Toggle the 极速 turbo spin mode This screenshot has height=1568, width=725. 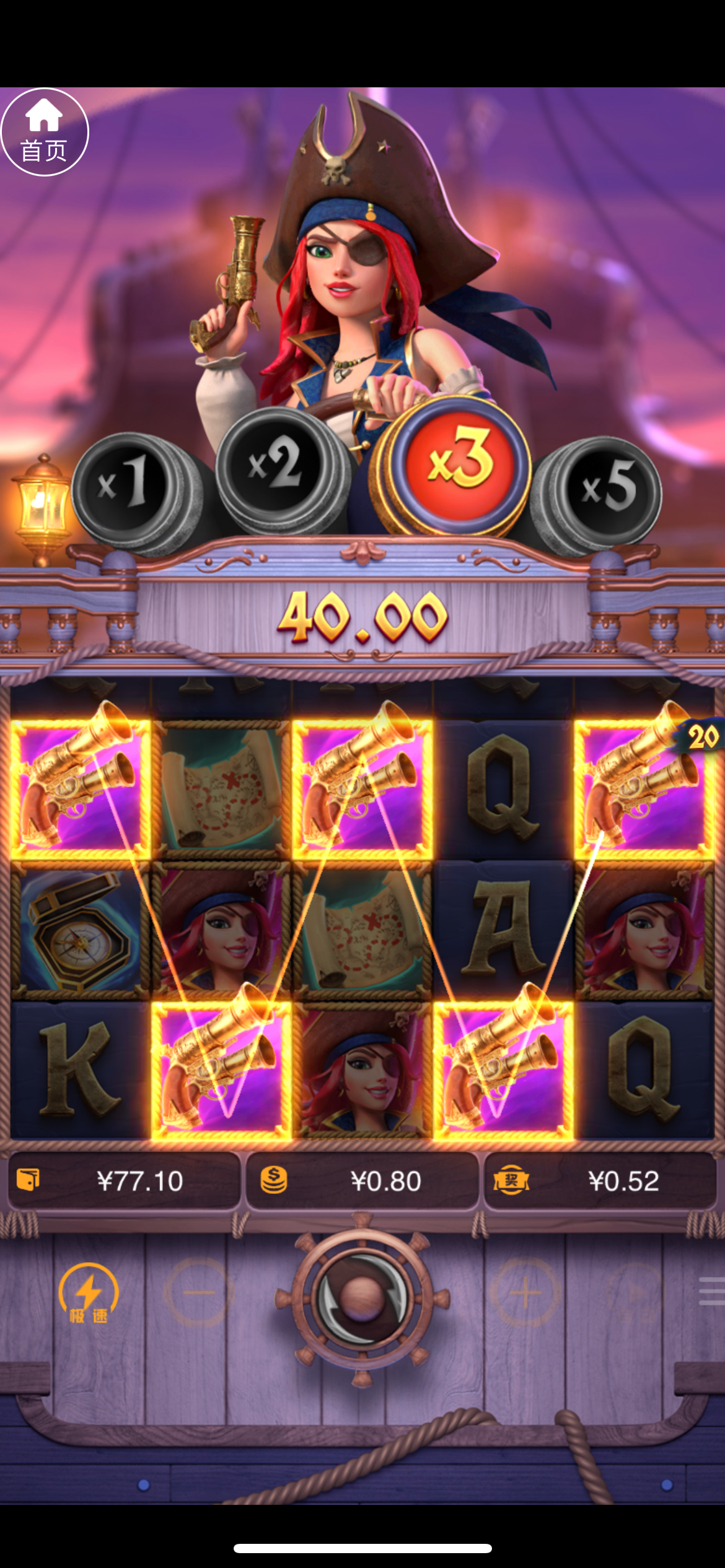pyautogui.click(x=88, y=1294)
